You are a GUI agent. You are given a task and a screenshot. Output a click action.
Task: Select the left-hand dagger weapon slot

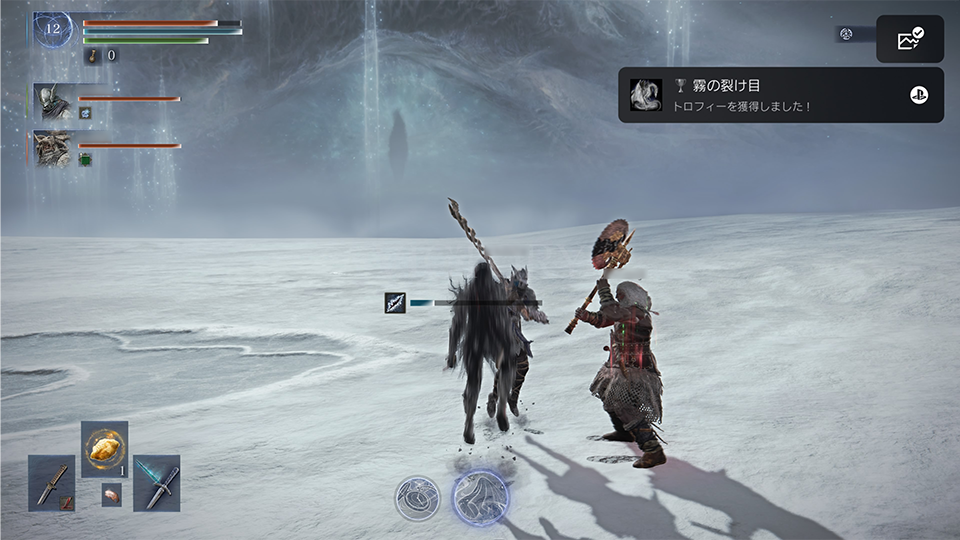52,483
